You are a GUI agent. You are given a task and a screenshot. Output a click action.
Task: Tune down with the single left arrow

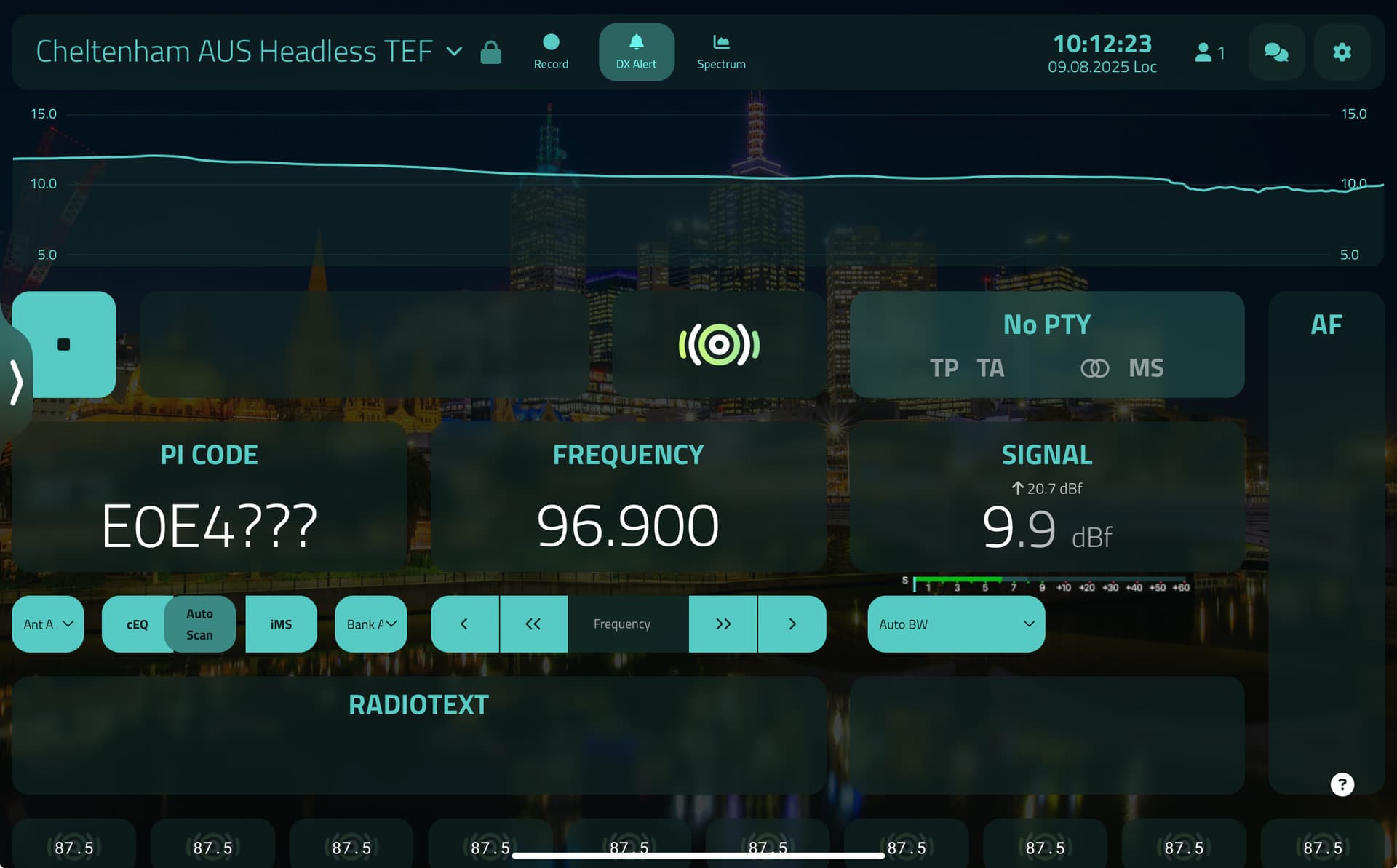click(x=464, y=624)
